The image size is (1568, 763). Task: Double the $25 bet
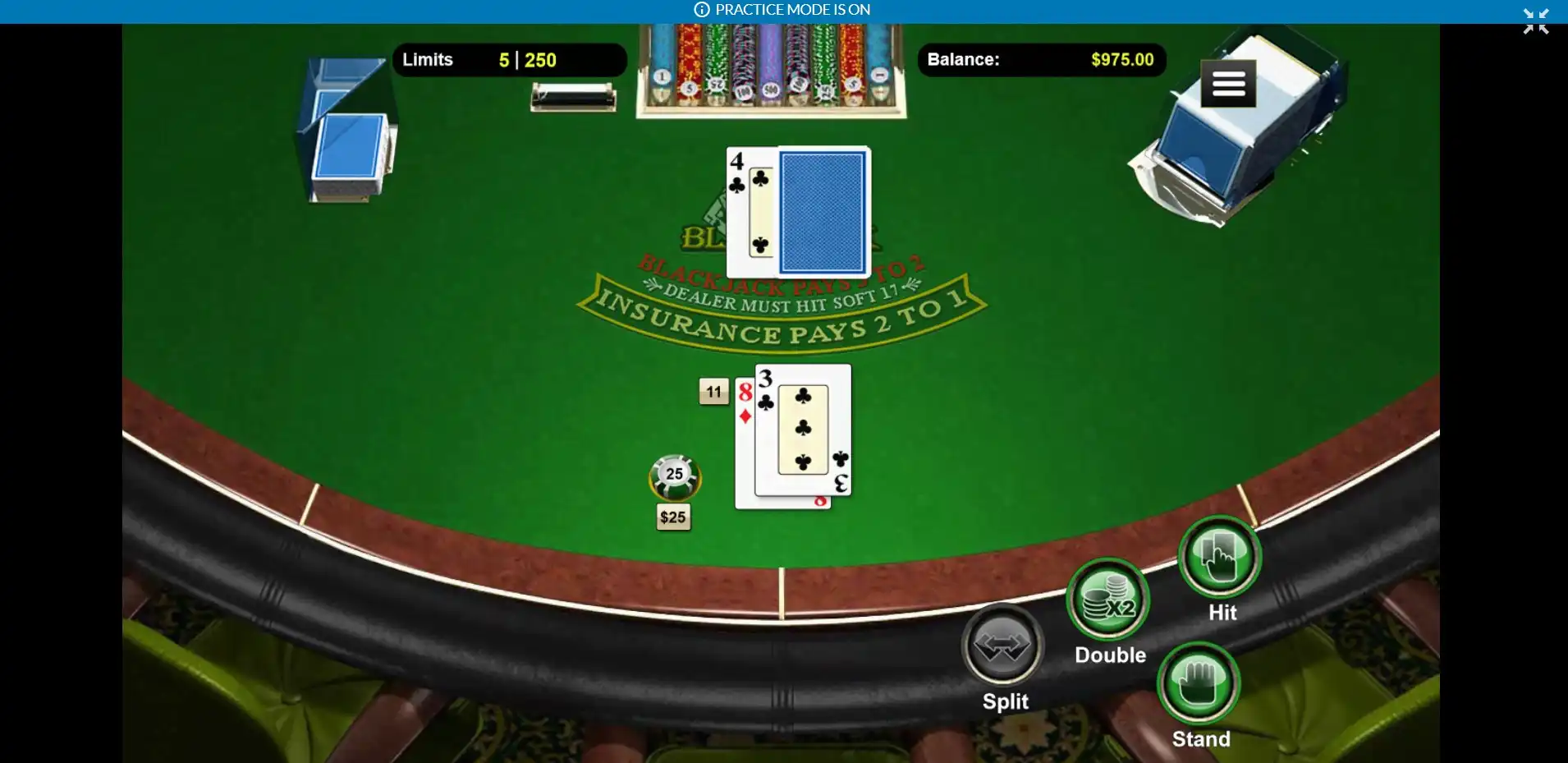click(x=1108, y=600)
